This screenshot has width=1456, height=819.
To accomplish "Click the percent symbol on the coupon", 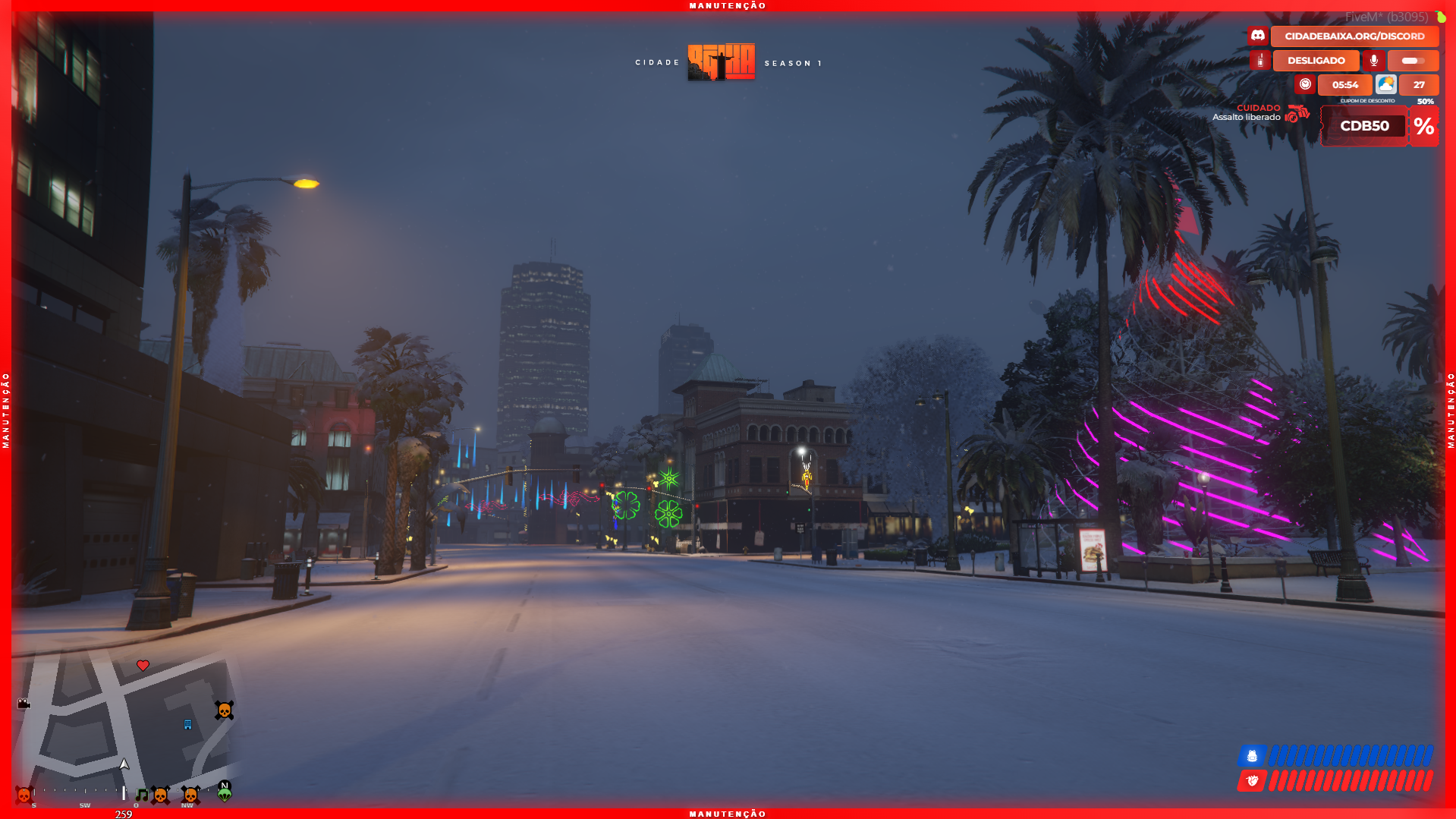I will 1424,126.
